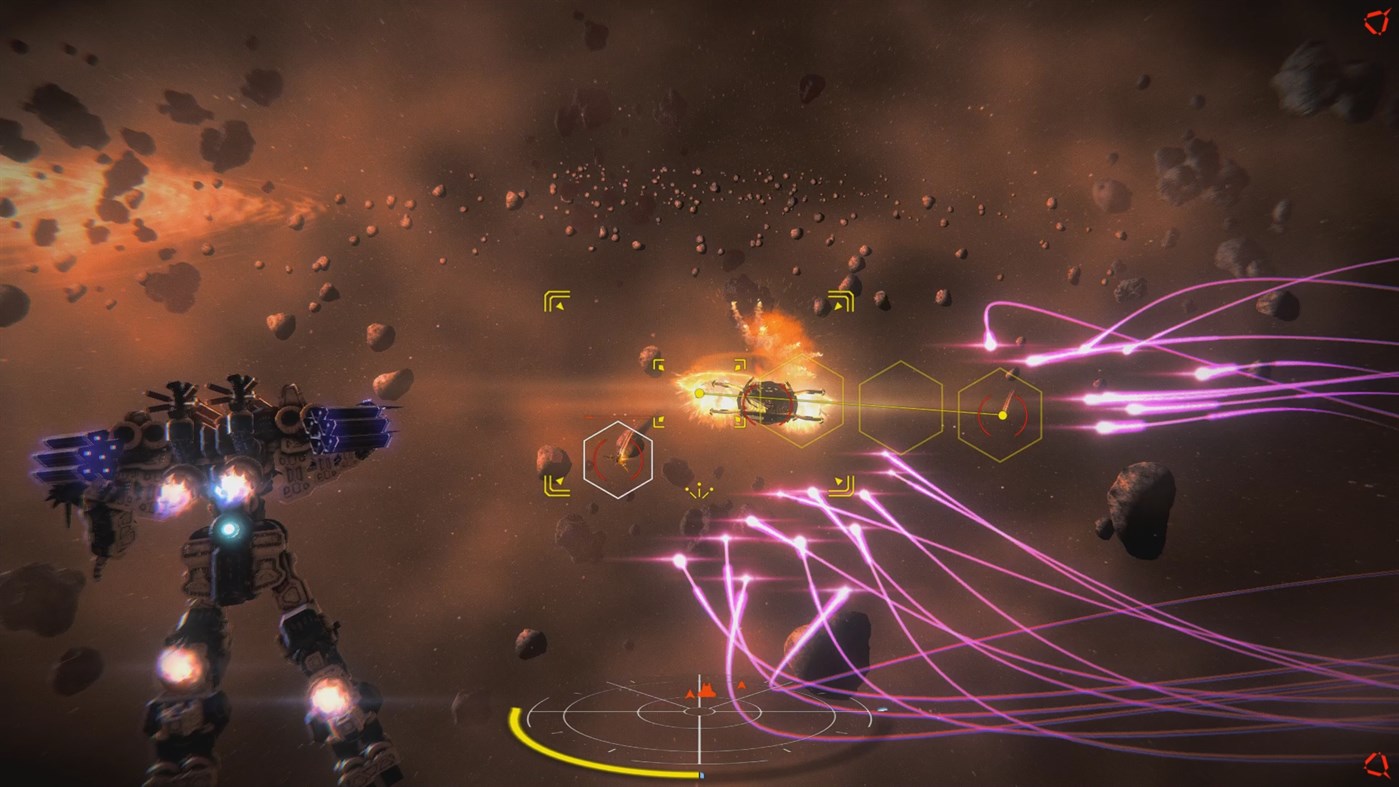
Task: Click the white hexagonal target lock indicator
Action: [620, 458]
